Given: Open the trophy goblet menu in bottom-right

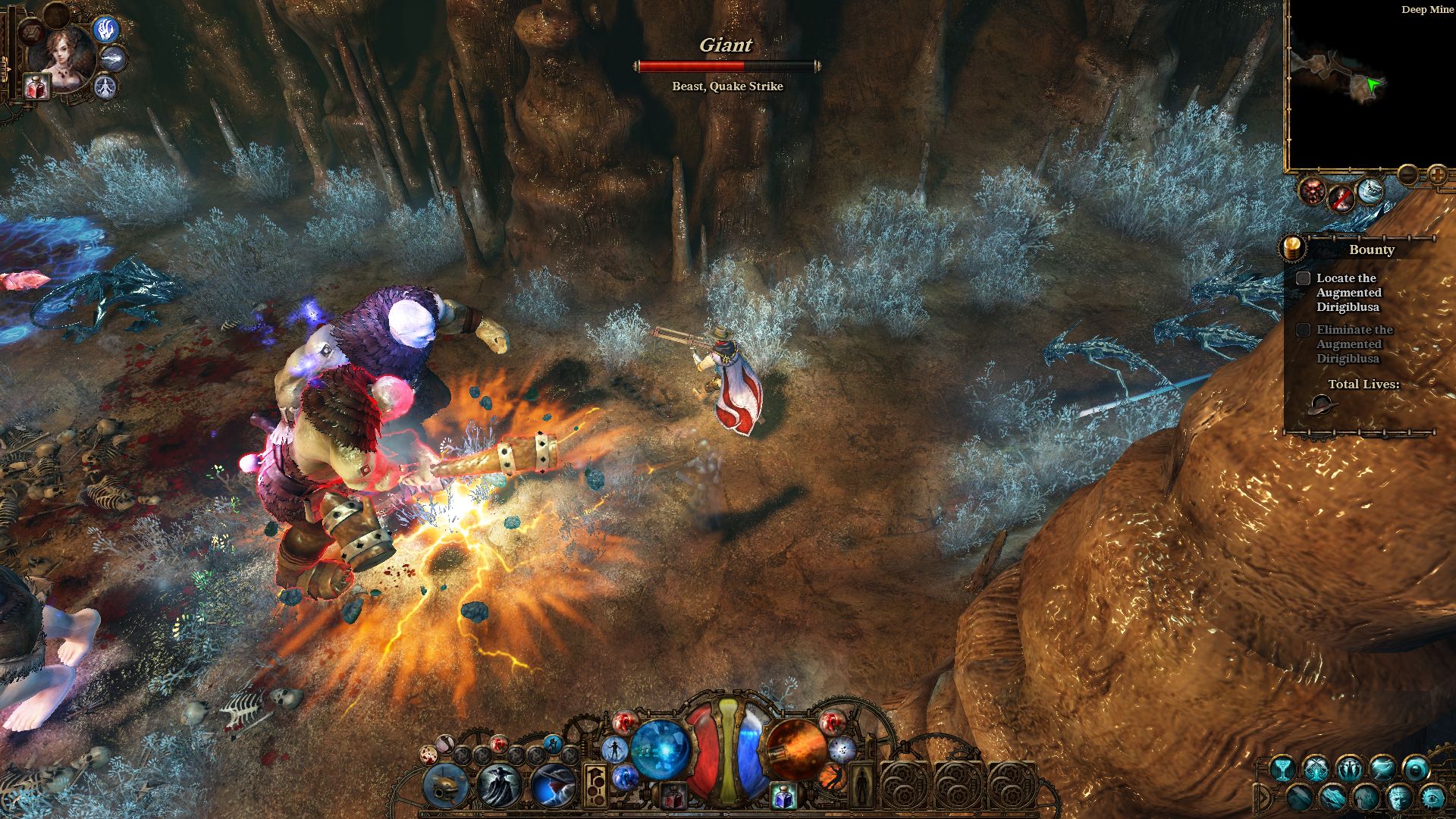Looking at the screenshot, I should 1283,769.
